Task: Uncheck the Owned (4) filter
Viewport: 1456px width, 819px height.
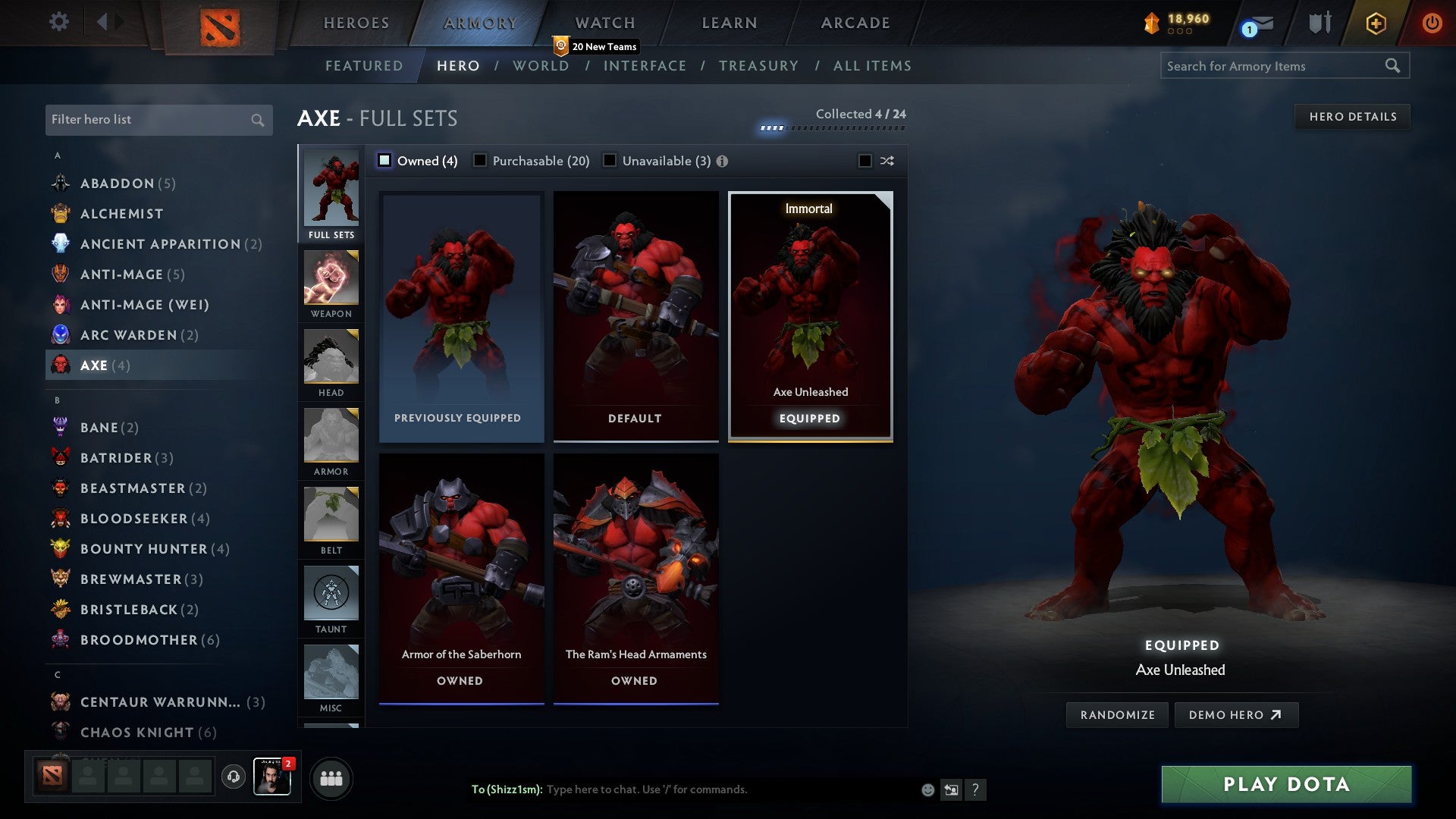Action: tap(385, 161)
